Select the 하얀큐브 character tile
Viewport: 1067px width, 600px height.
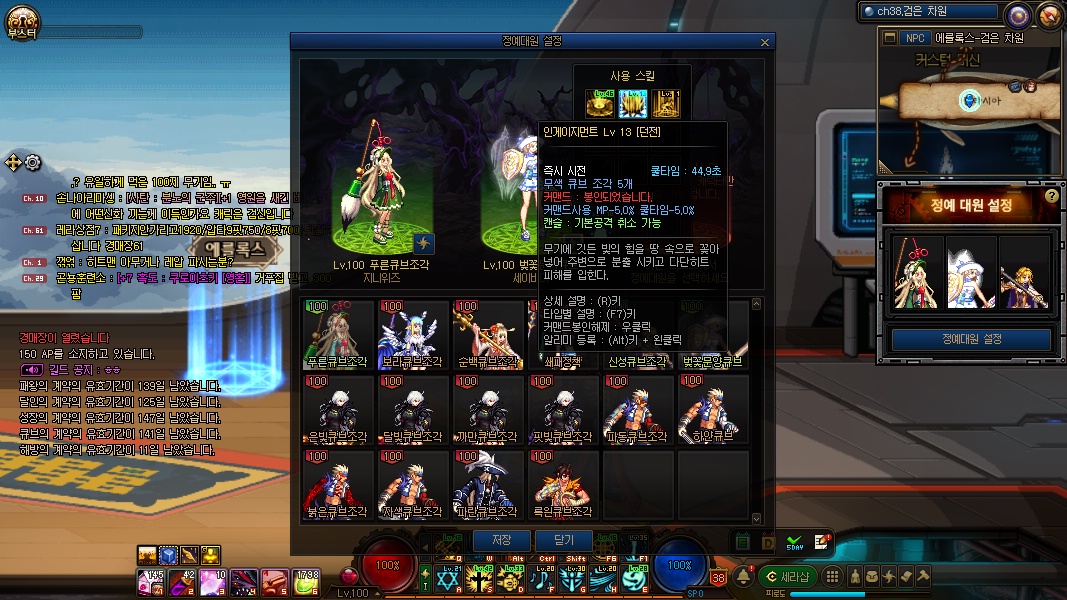713,410
